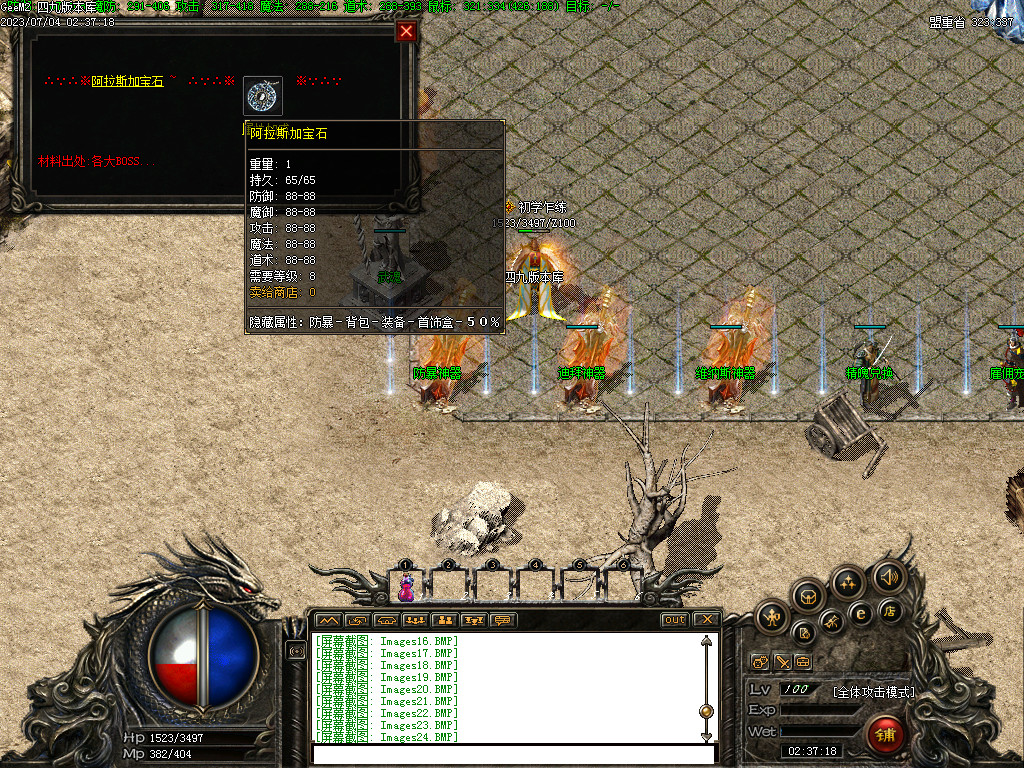Click the round "e" button

point(859,613)
